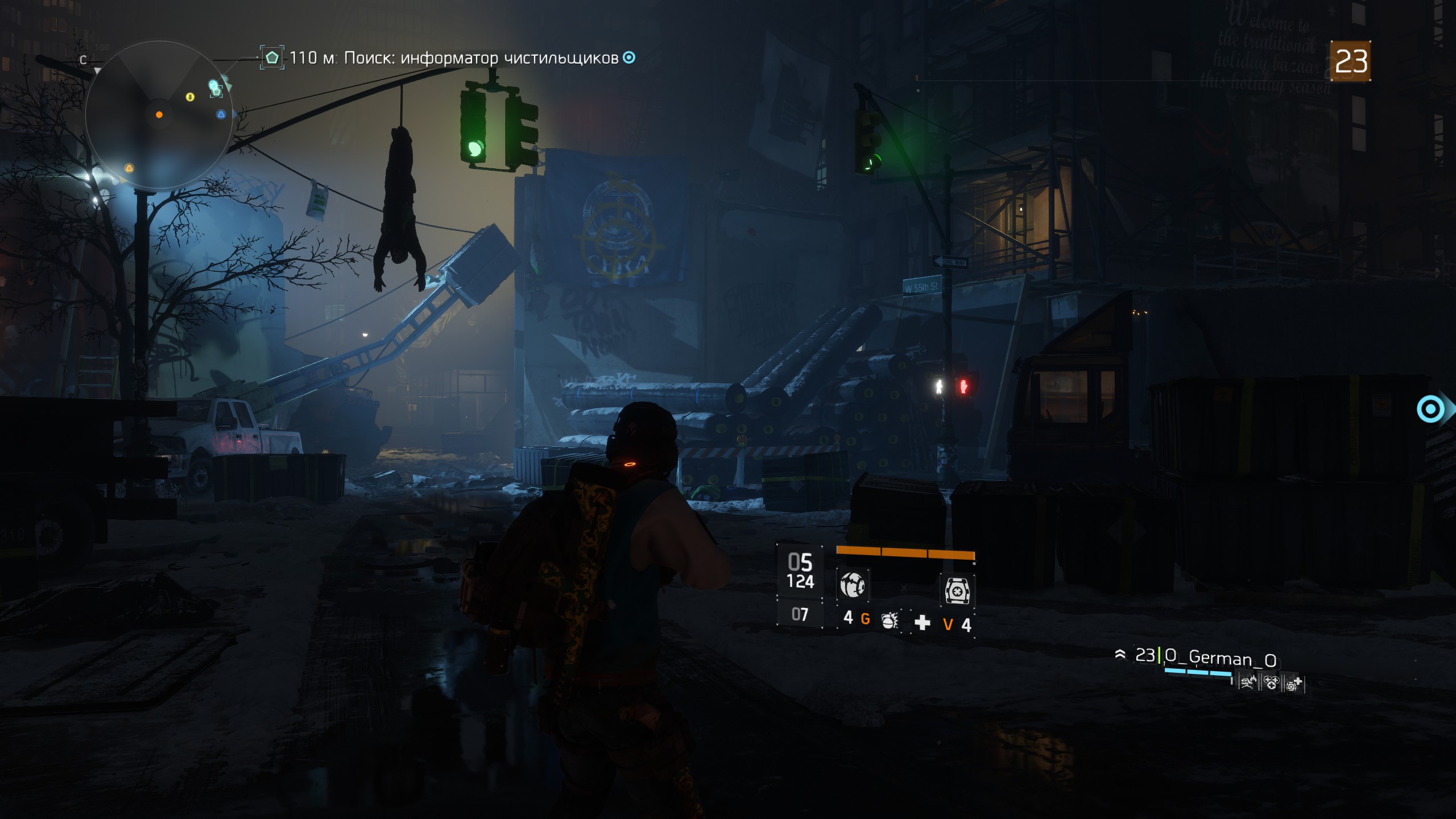The width and height of the screenshot is (1456, 819).
Task: Select the blue triangle marker on minimap
Action: tap(221, 114)
